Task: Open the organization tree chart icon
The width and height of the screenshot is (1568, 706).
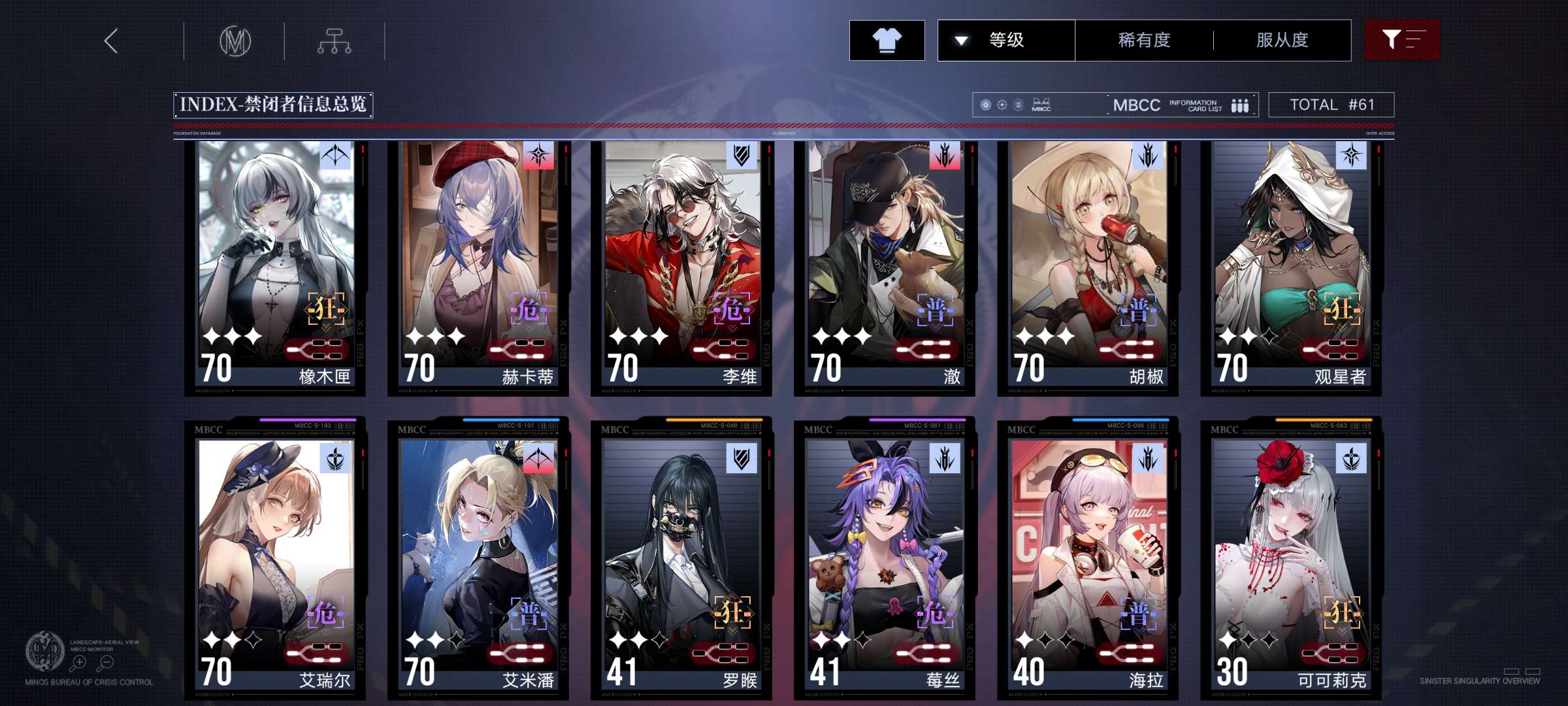Action: (334, 41)
